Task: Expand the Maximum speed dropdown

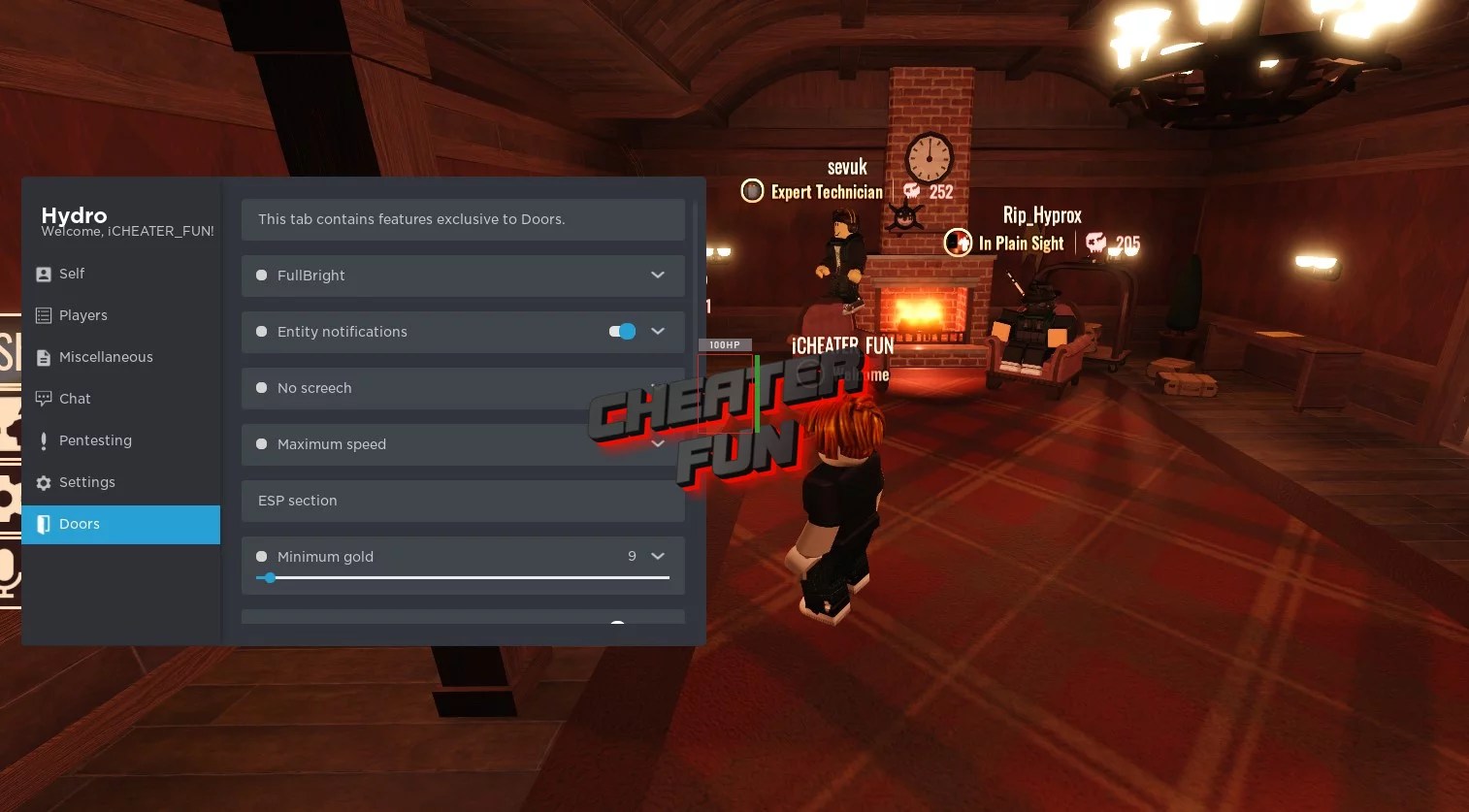Action: click(657, 443)
